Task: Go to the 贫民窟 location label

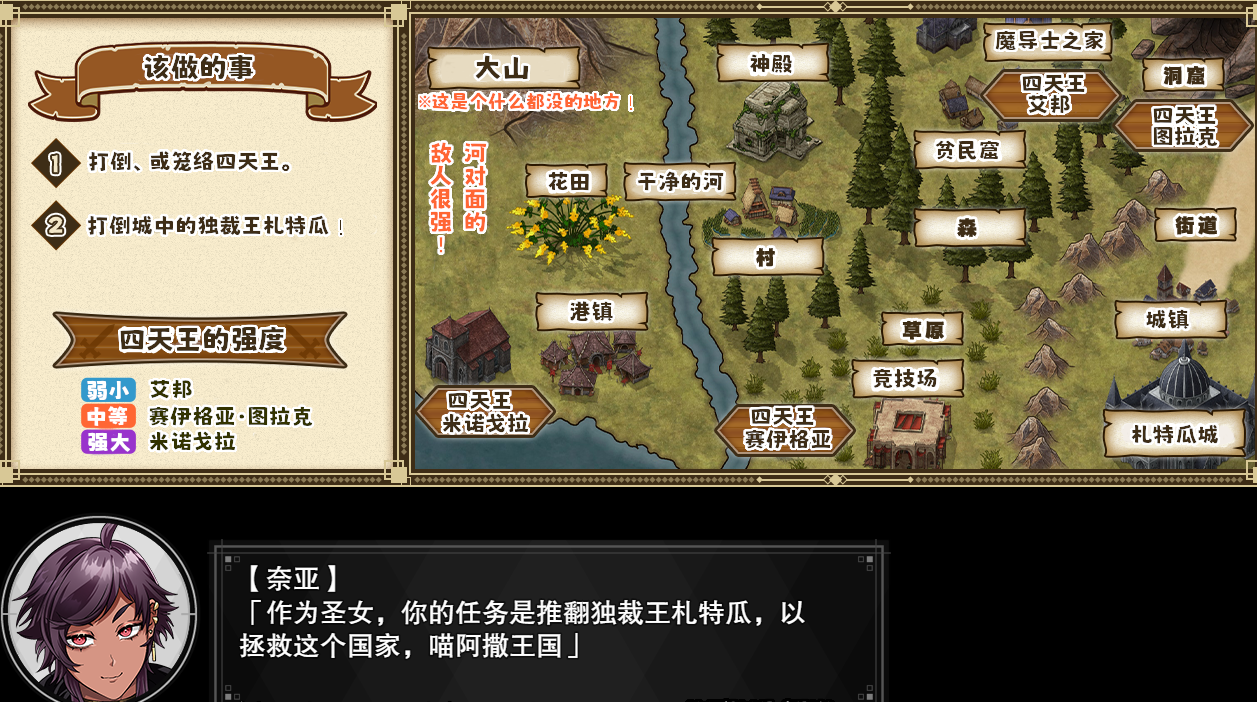Action: (968, 150)
